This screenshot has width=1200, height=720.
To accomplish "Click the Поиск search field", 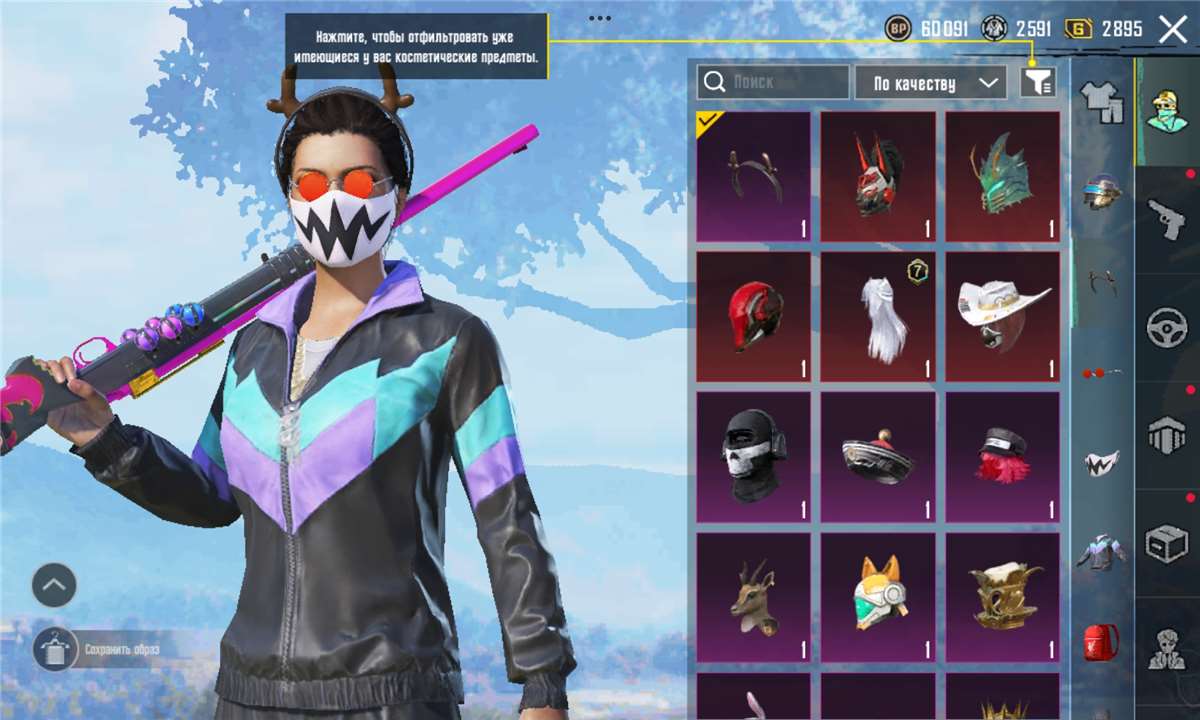I will coord(773,83).
